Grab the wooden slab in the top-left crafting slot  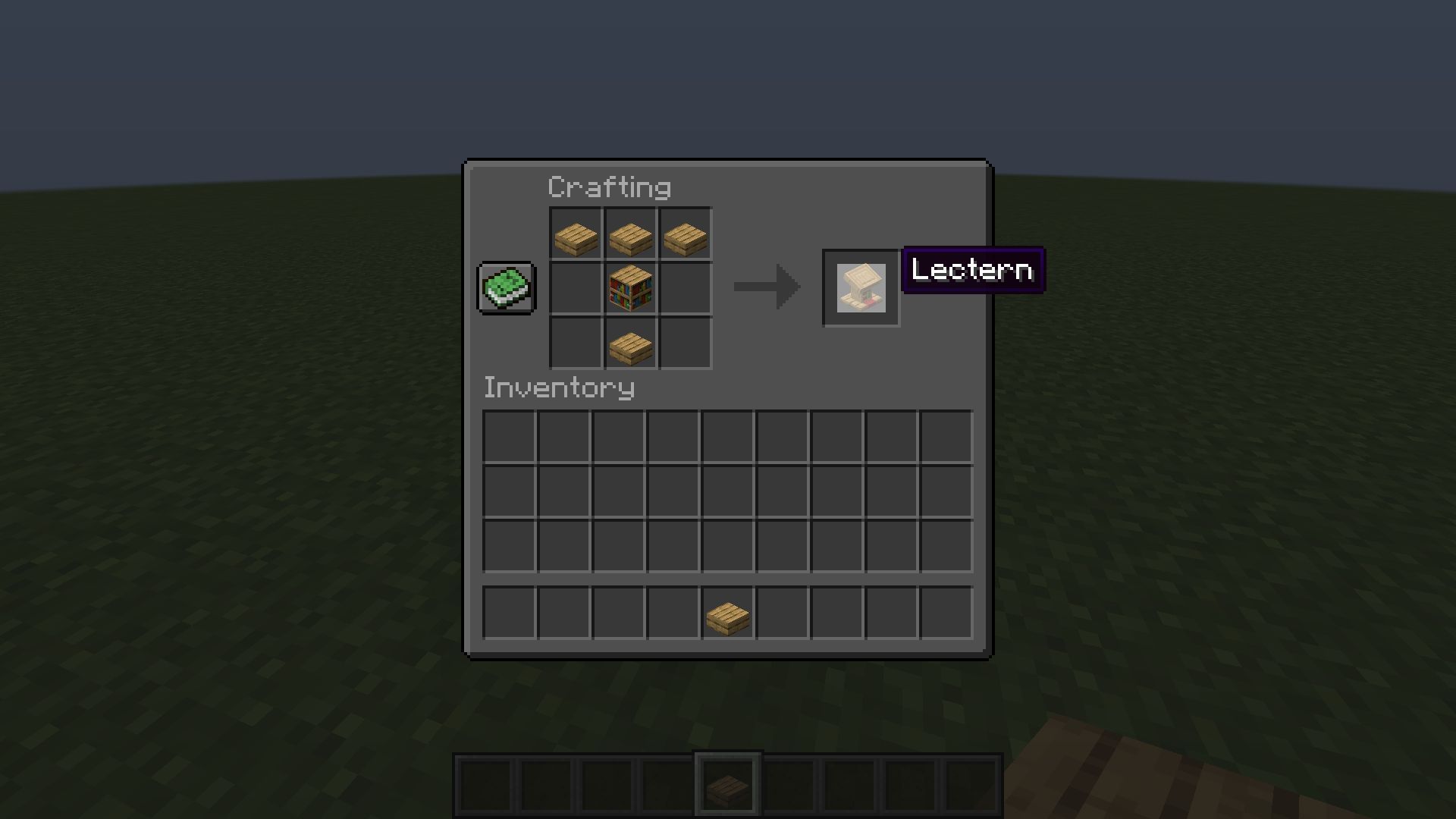576,234
